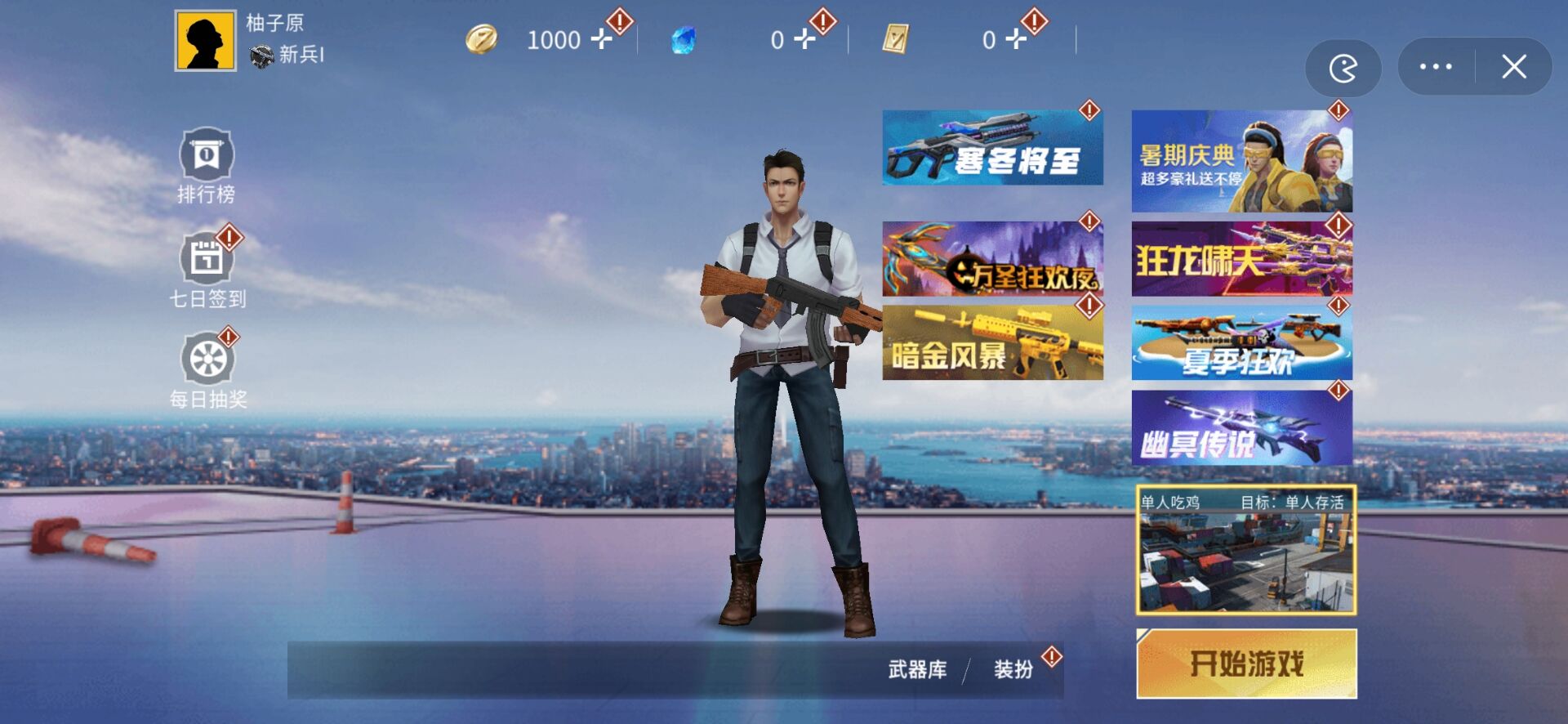Switch to the 装扮 outfit tab

tap(1013, 670)
